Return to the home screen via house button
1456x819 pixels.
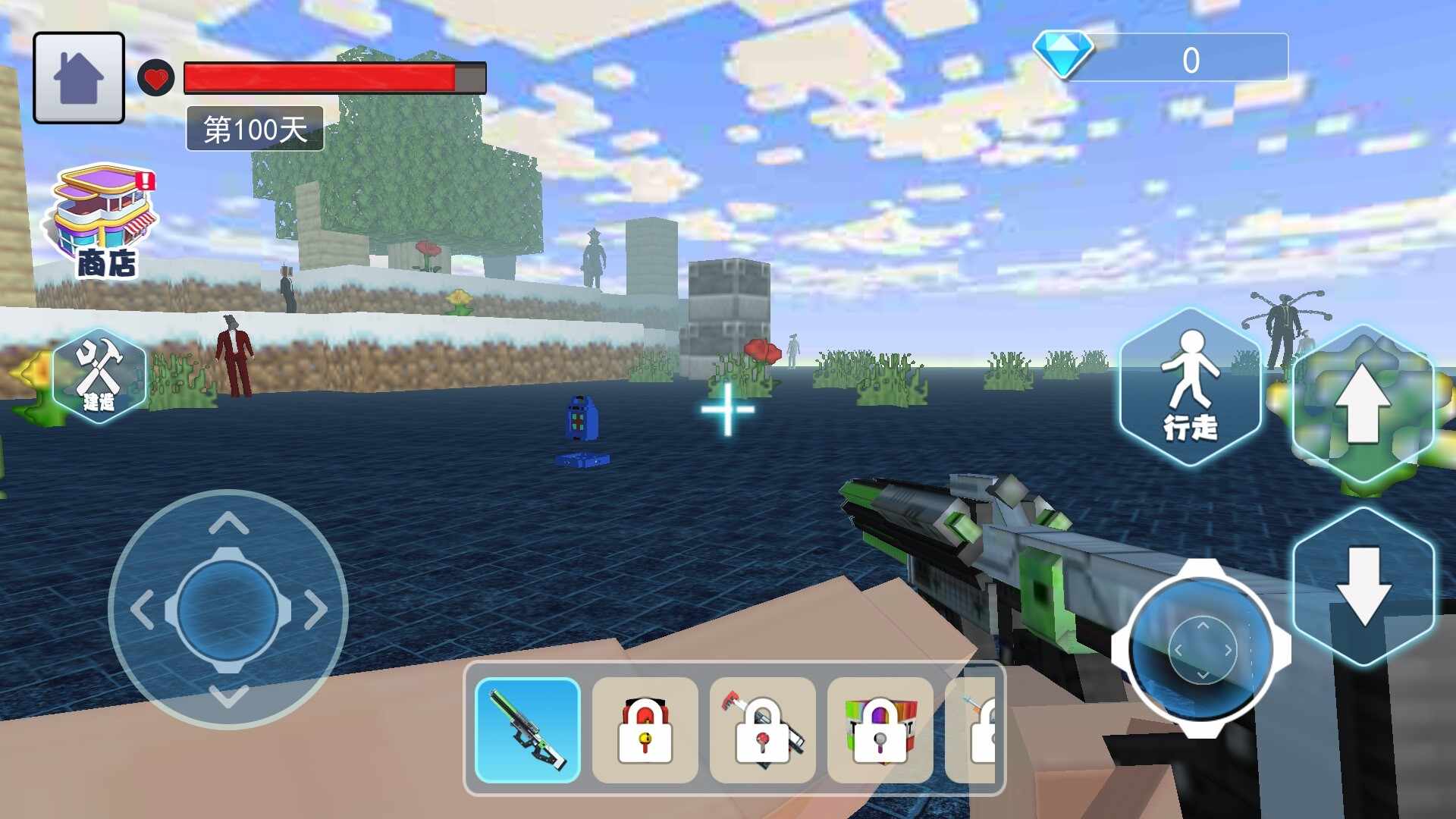[79, 77]
